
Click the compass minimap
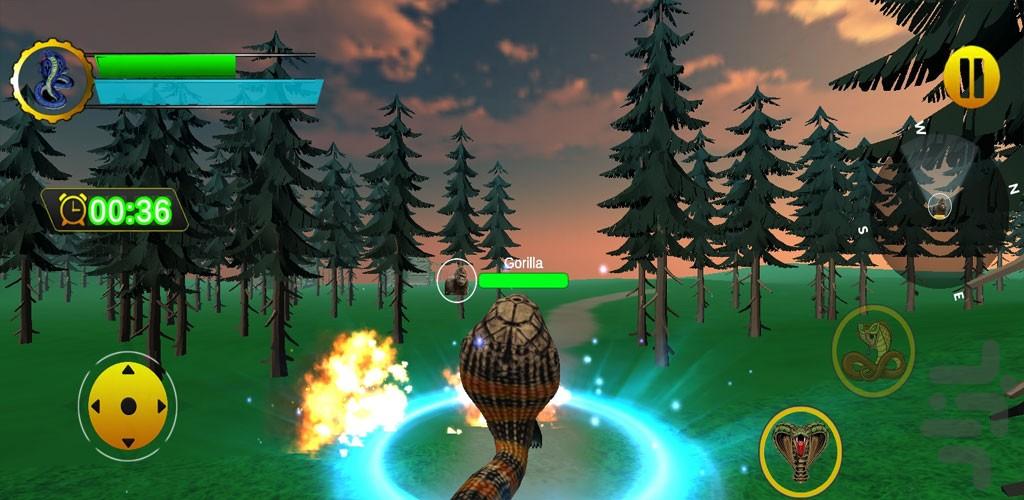tap(940, 207)
